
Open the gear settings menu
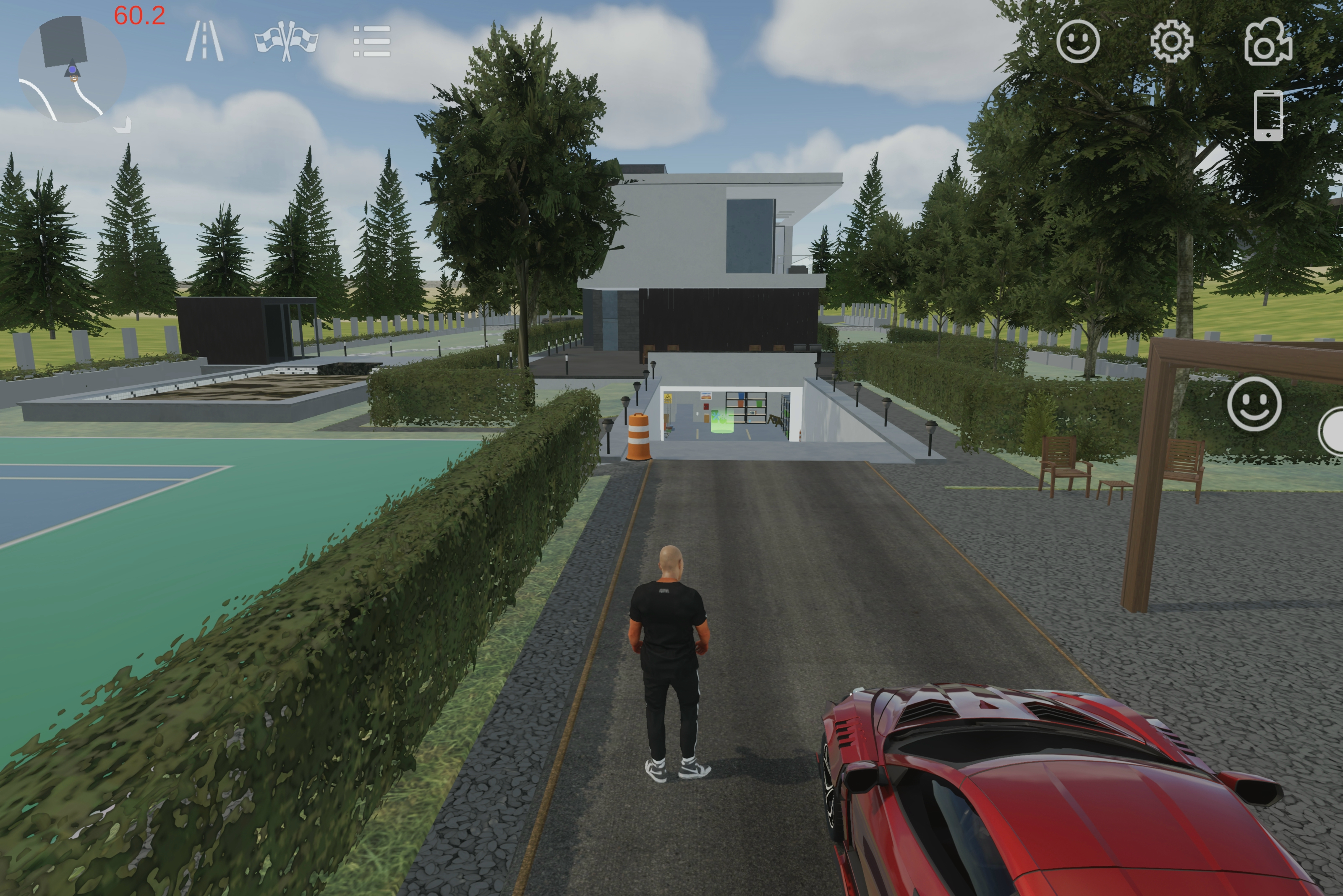(1171, 41)
